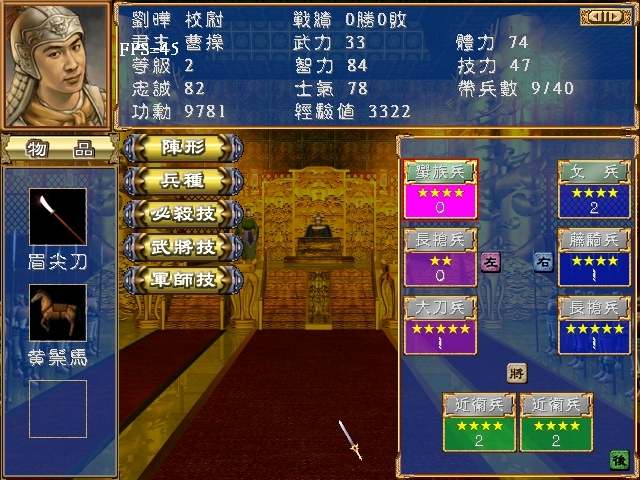The height and width of the screenshot is (480, 640).
Task: Open the 陣形 formation menu
Action: (x=183, y=147)
